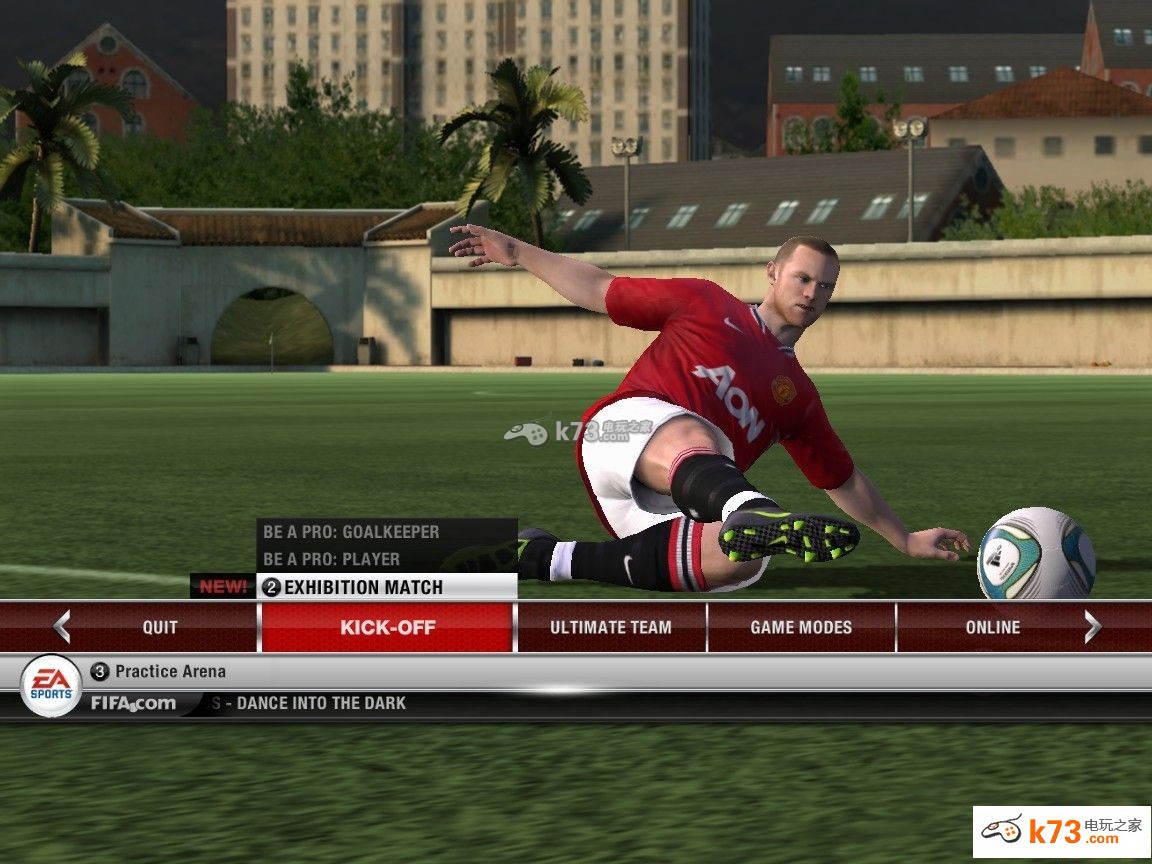
Task: Choose Be A Pro: Player
Action: [331, 559]
